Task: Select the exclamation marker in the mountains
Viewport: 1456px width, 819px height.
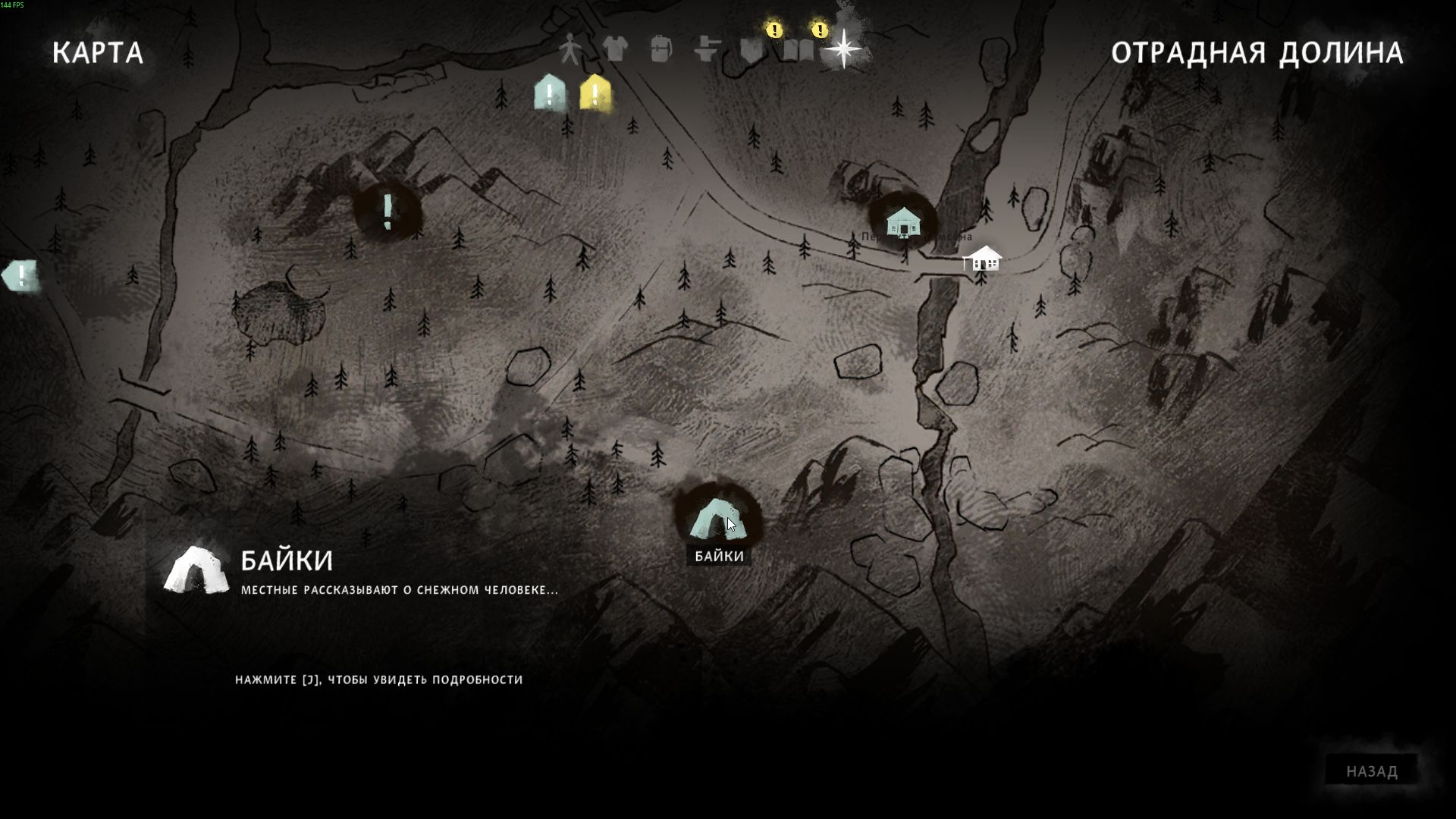Action: tap(388, 211)
